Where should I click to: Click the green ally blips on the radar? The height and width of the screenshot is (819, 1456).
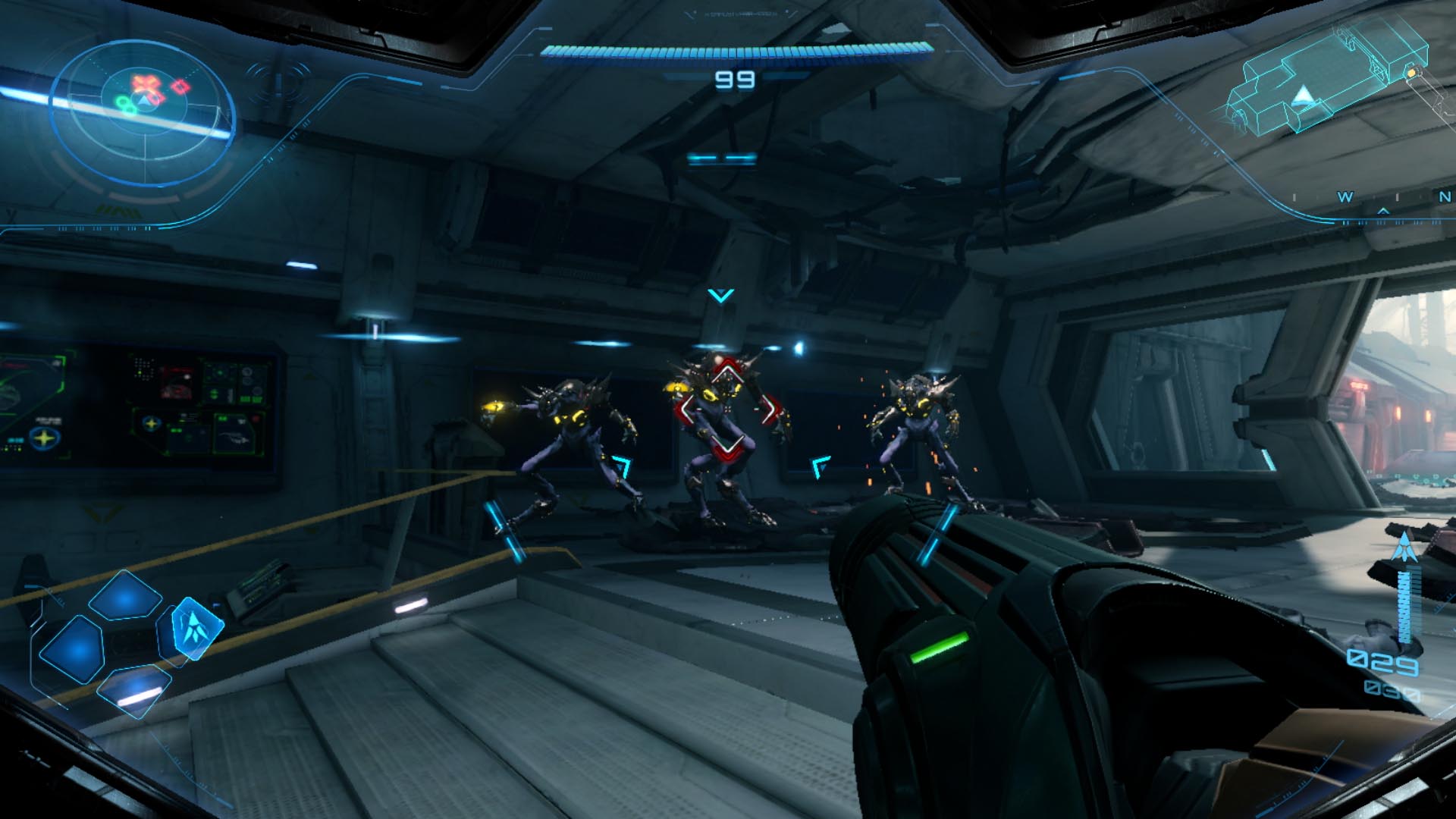point(124,105)
